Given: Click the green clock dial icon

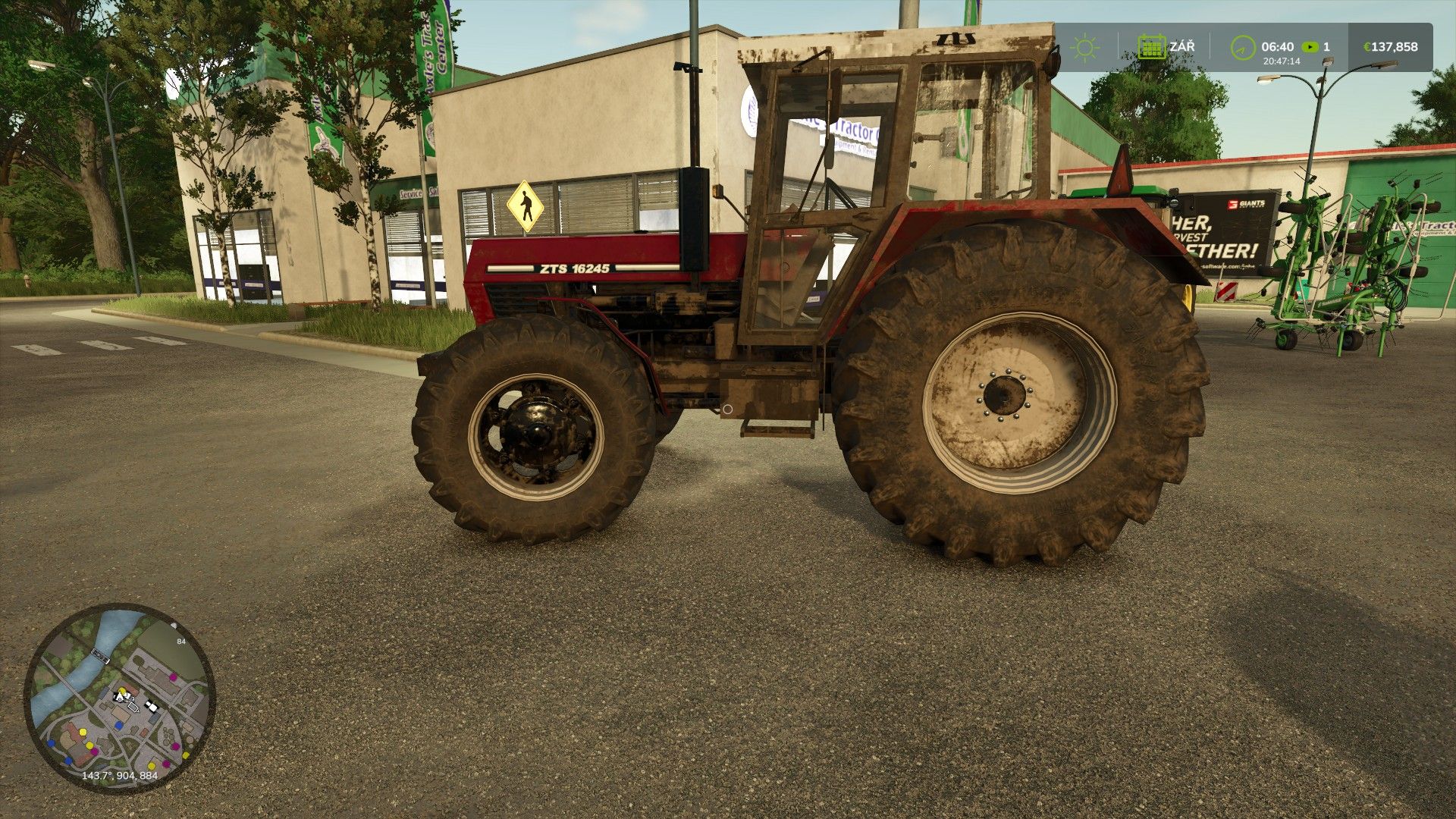Looking at the screenshot, I should pos(1242,49).
